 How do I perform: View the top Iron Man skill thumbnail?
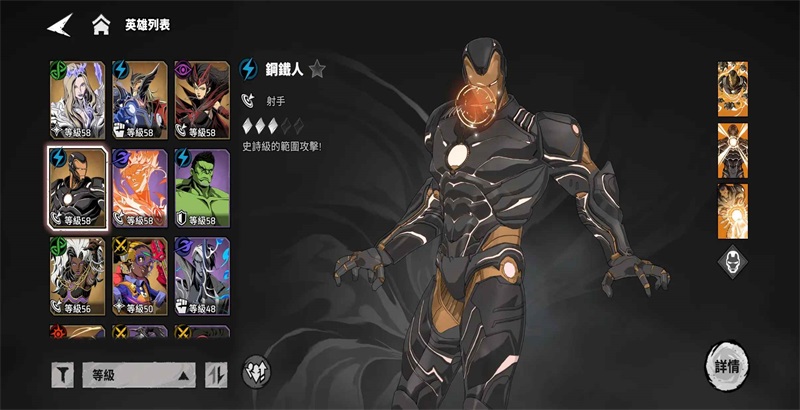click(732, 88)
